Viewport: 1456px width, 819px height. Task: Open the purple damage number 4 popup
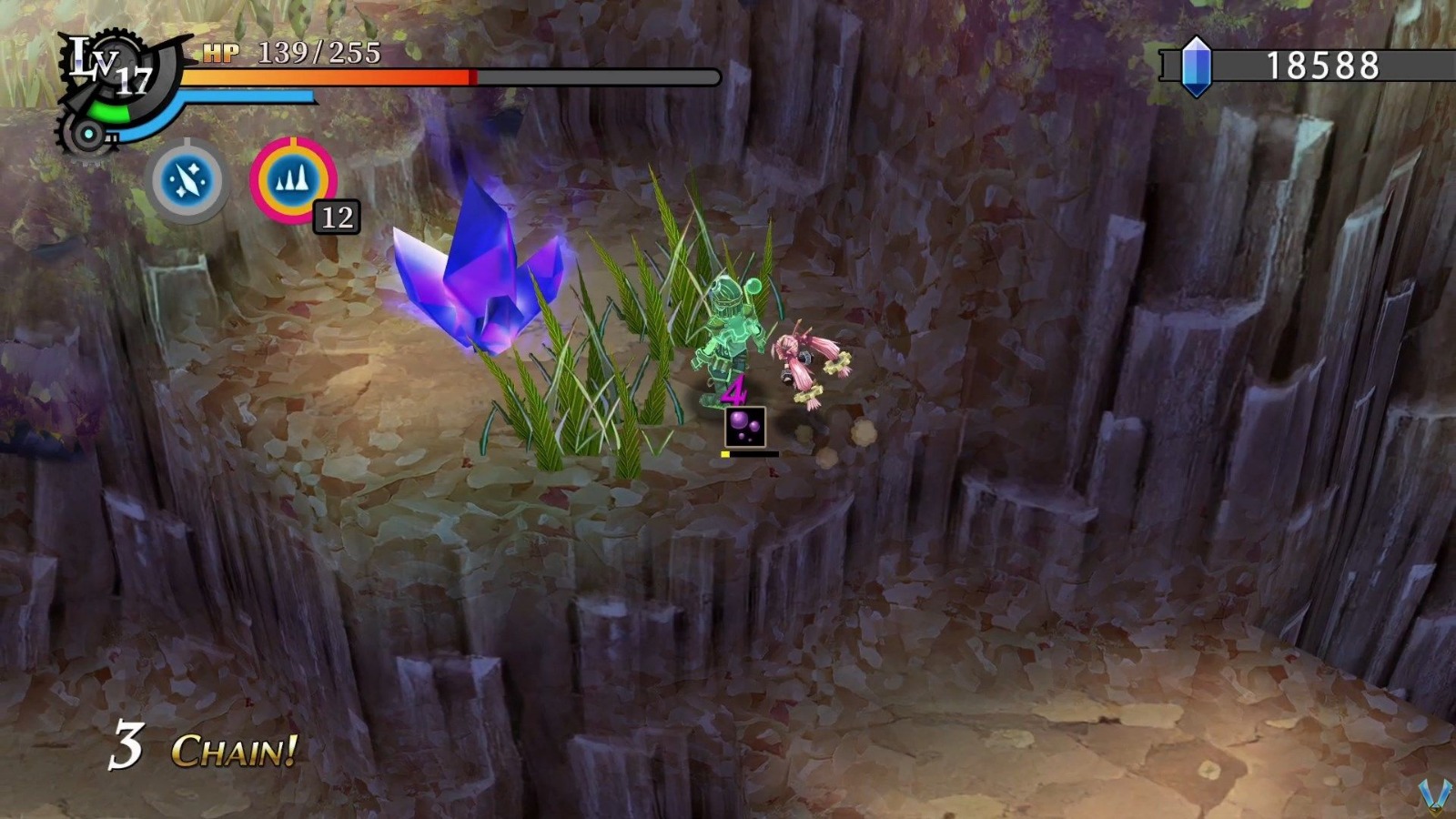[733, 391]
